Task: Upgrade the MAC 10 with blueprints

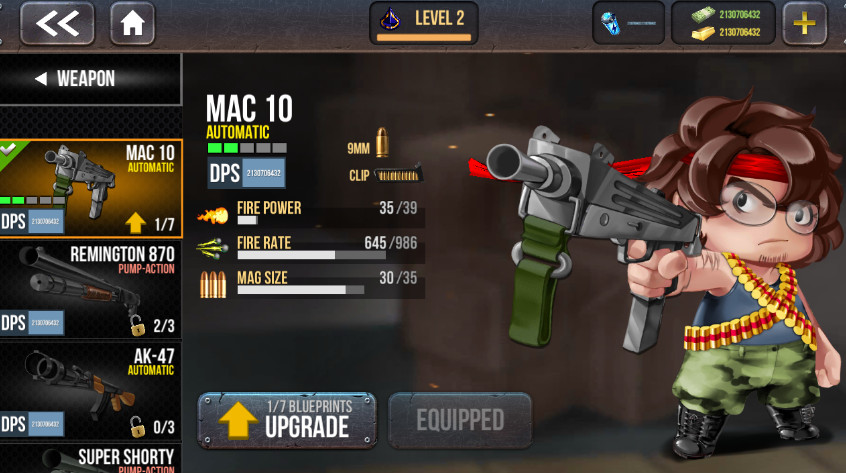Action: (x=287, y=420)
